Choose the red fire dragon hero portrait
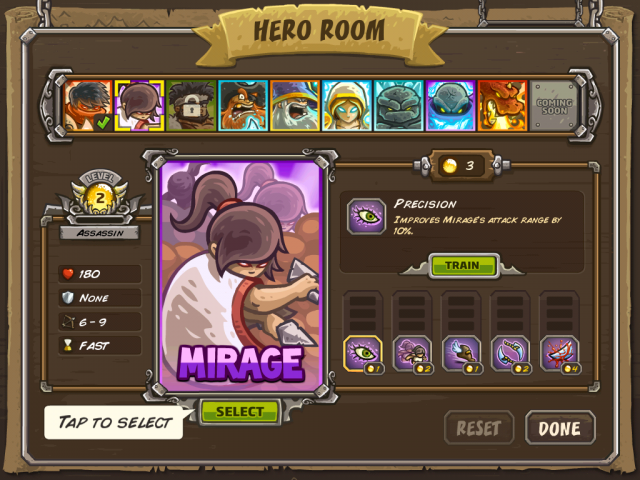 (x=502, y=105)
